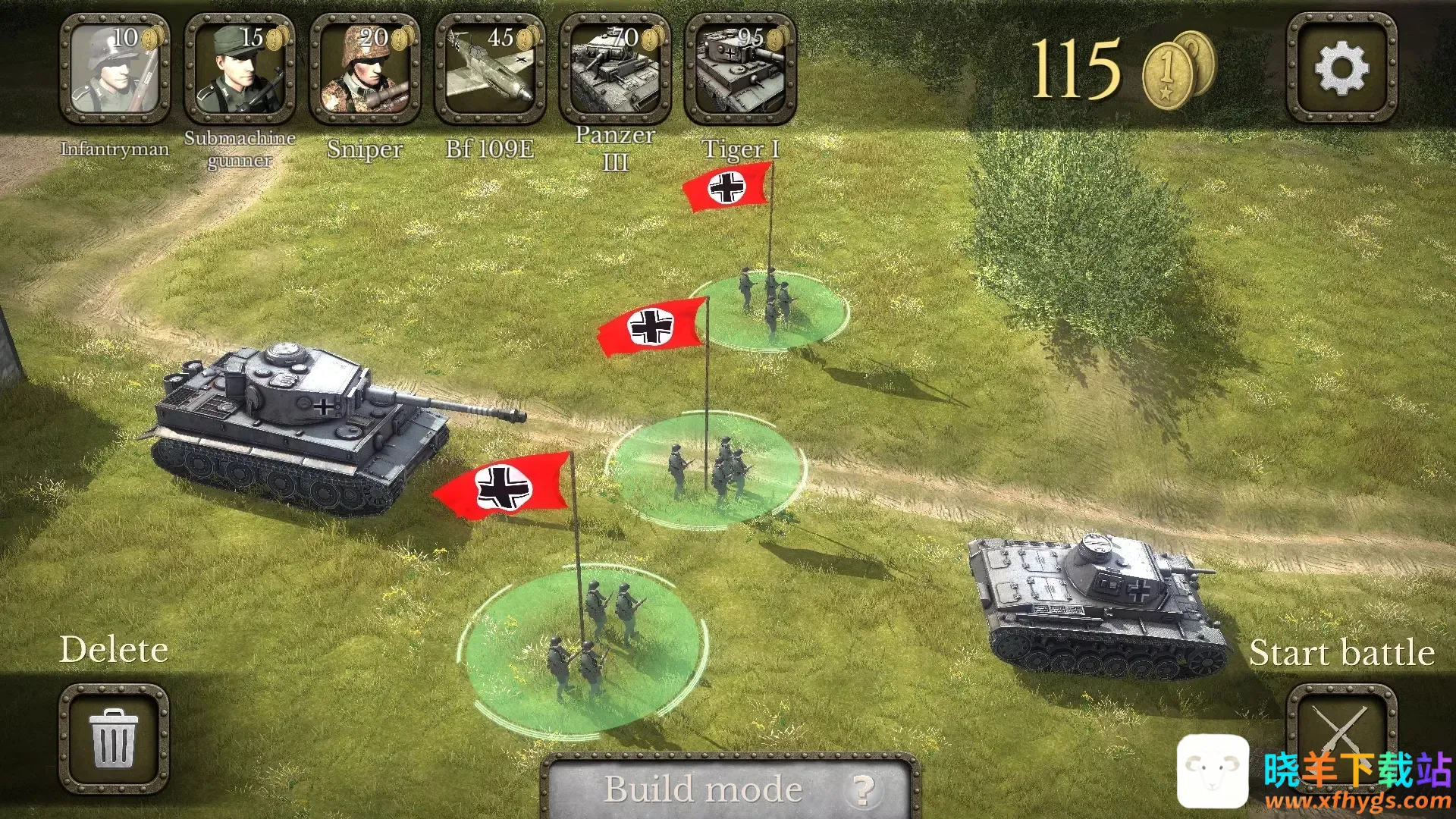The height and width of the screenshot is (819, 1456).
Task: Select the Bf 109E aircraft
Action: pos(490,70)
